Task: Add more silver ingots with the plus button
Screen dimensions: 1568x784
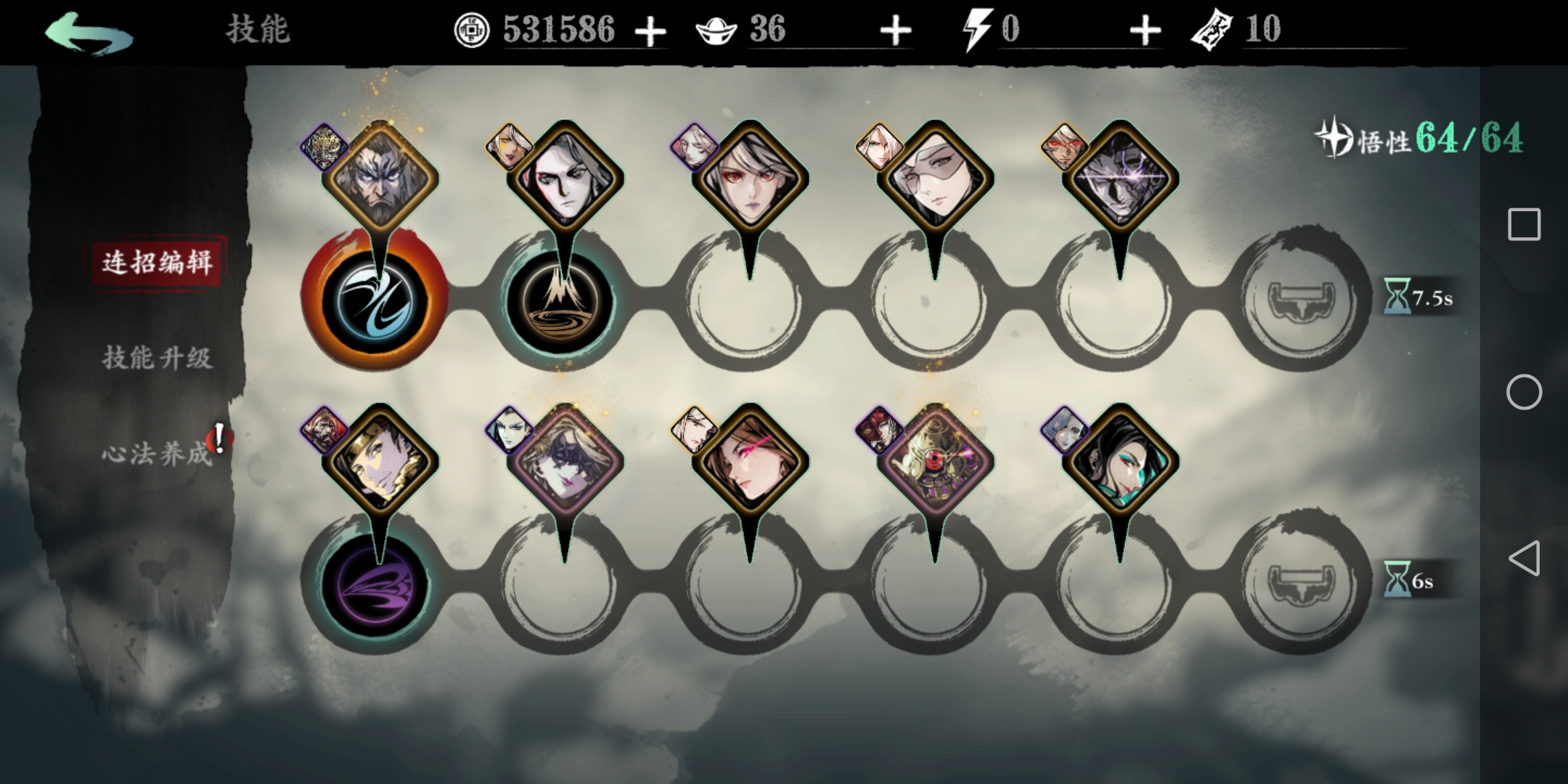Action: [x=895, y=31]
